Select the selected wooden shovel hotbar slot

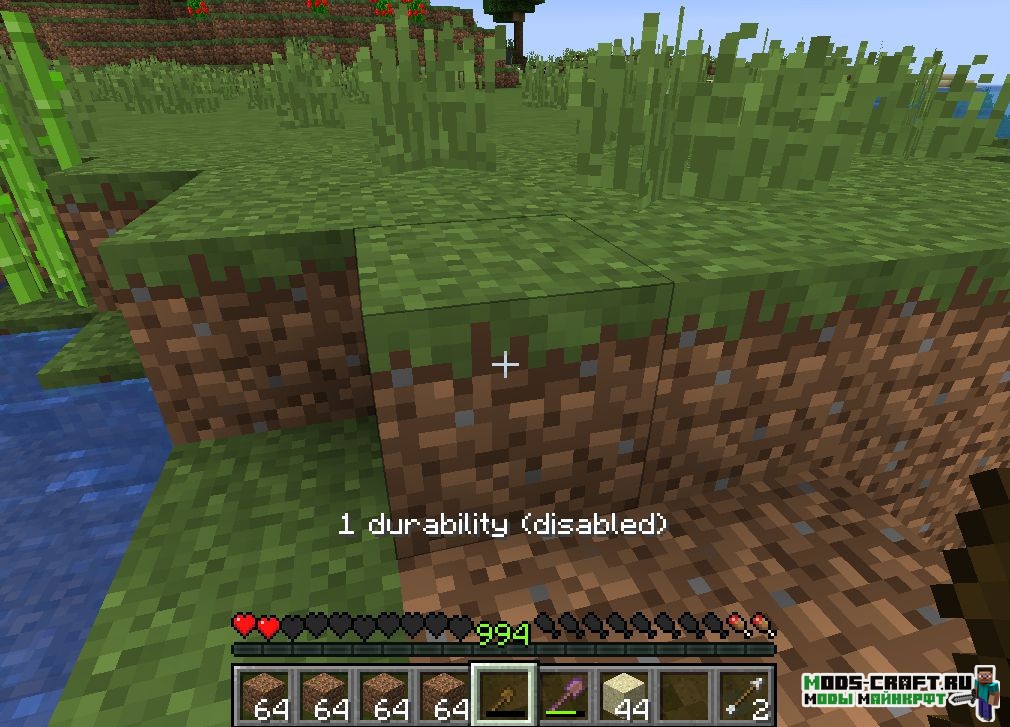pos(504,692)
